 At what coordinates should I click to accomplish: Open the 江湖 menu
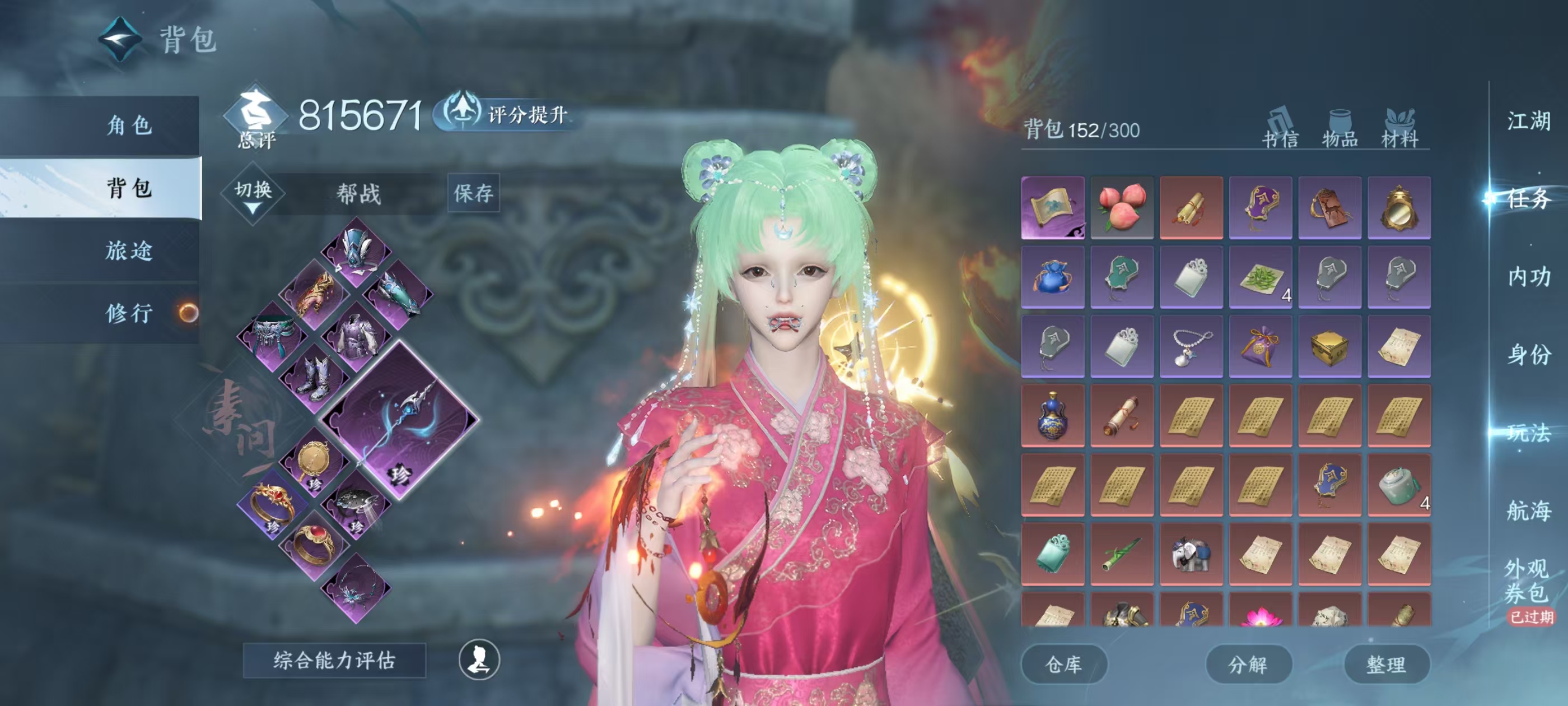tap(1528, 120)
